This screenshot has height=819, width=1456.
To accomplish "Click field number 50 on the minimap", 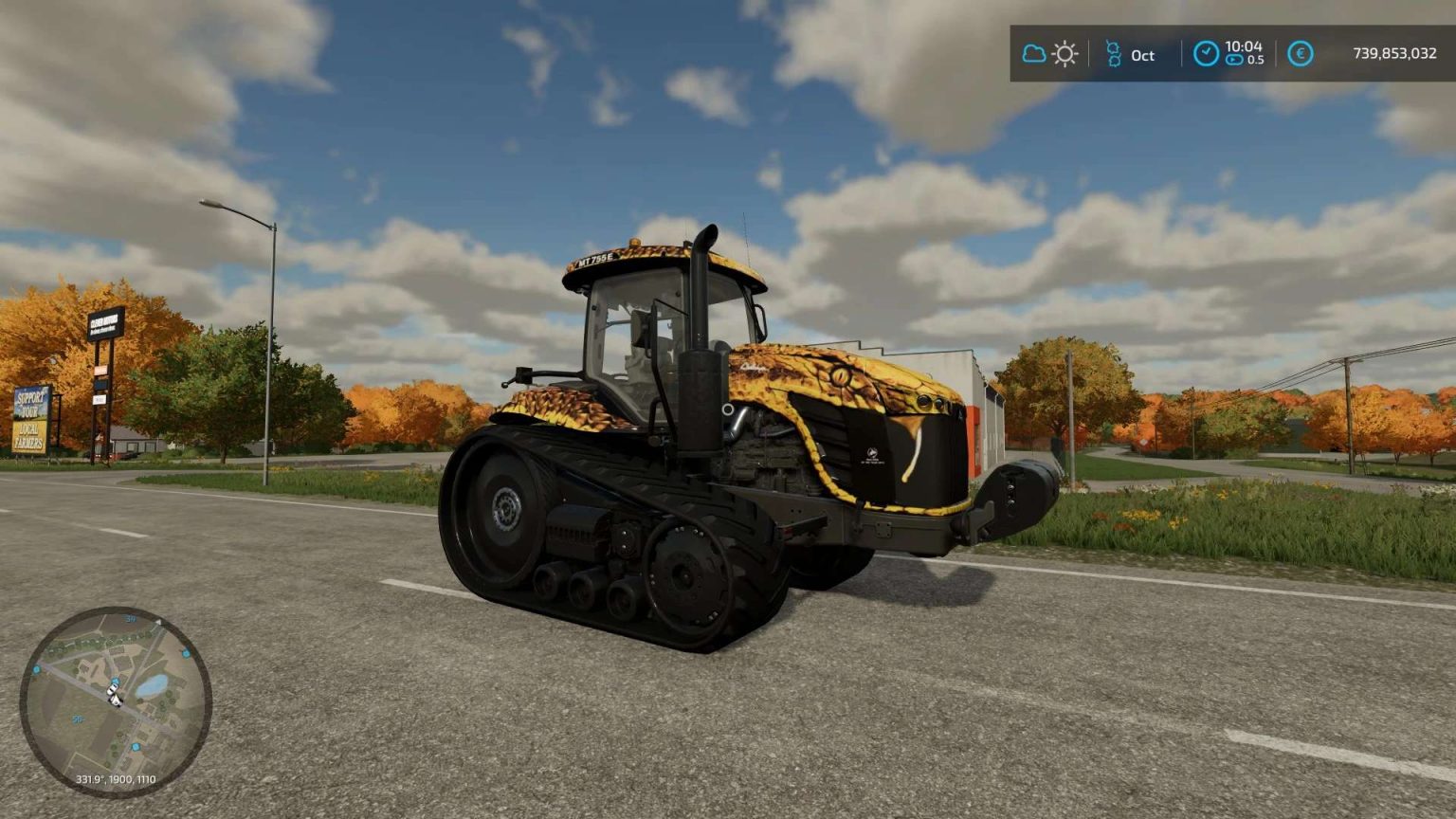I will (x=77, y=719).
